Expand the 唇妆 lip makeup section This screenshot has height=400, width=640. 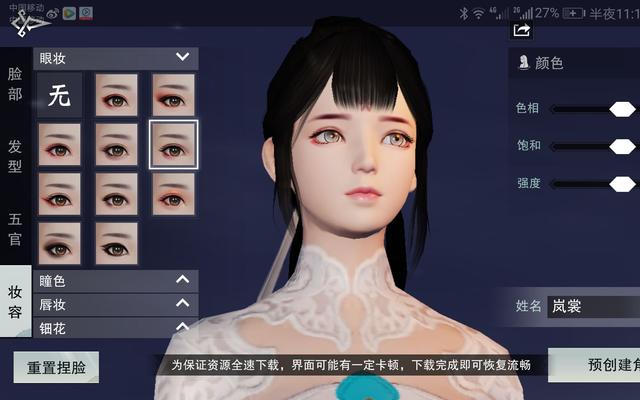(x=181, y=304)
